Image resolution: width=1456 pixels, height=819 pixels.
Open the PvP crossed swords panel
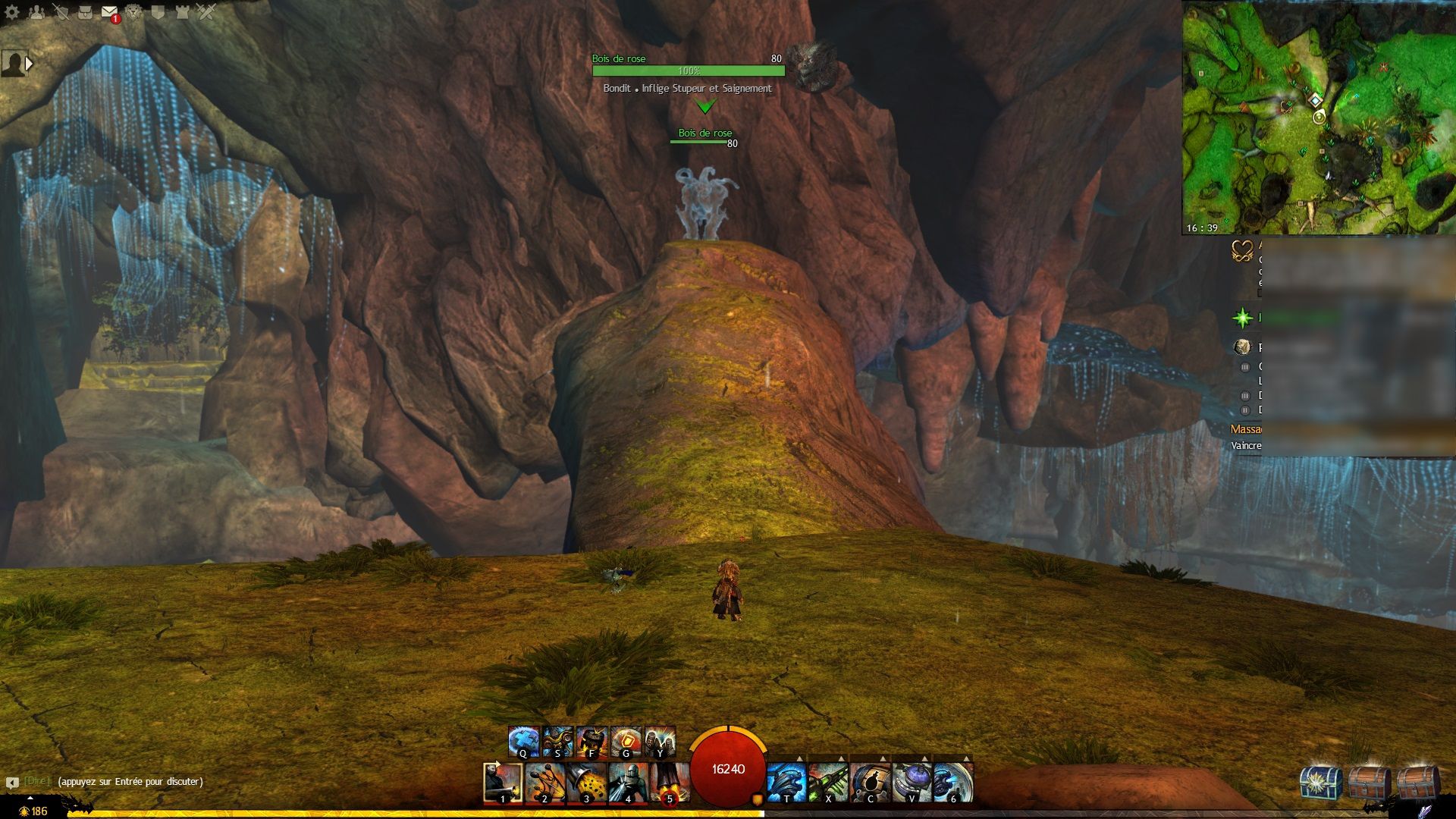tap(206, 12)
